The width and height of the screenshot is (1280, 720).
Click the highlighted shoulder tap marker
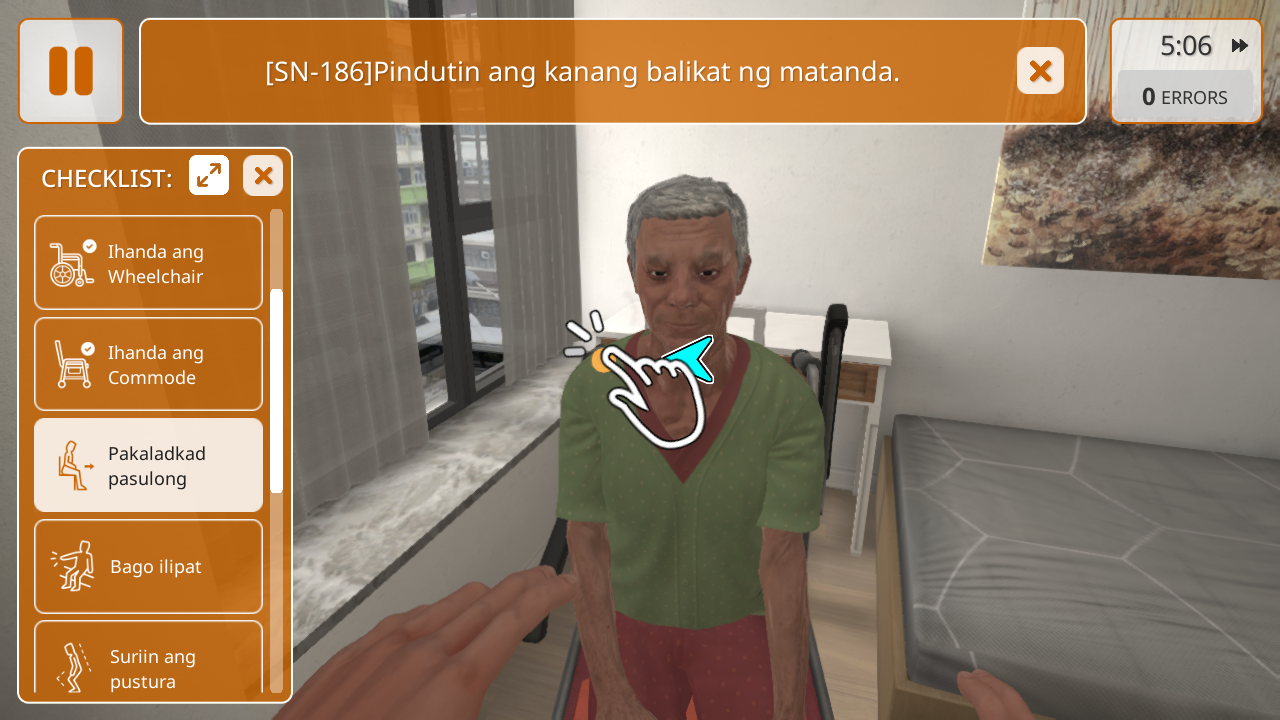pos(601,361)
